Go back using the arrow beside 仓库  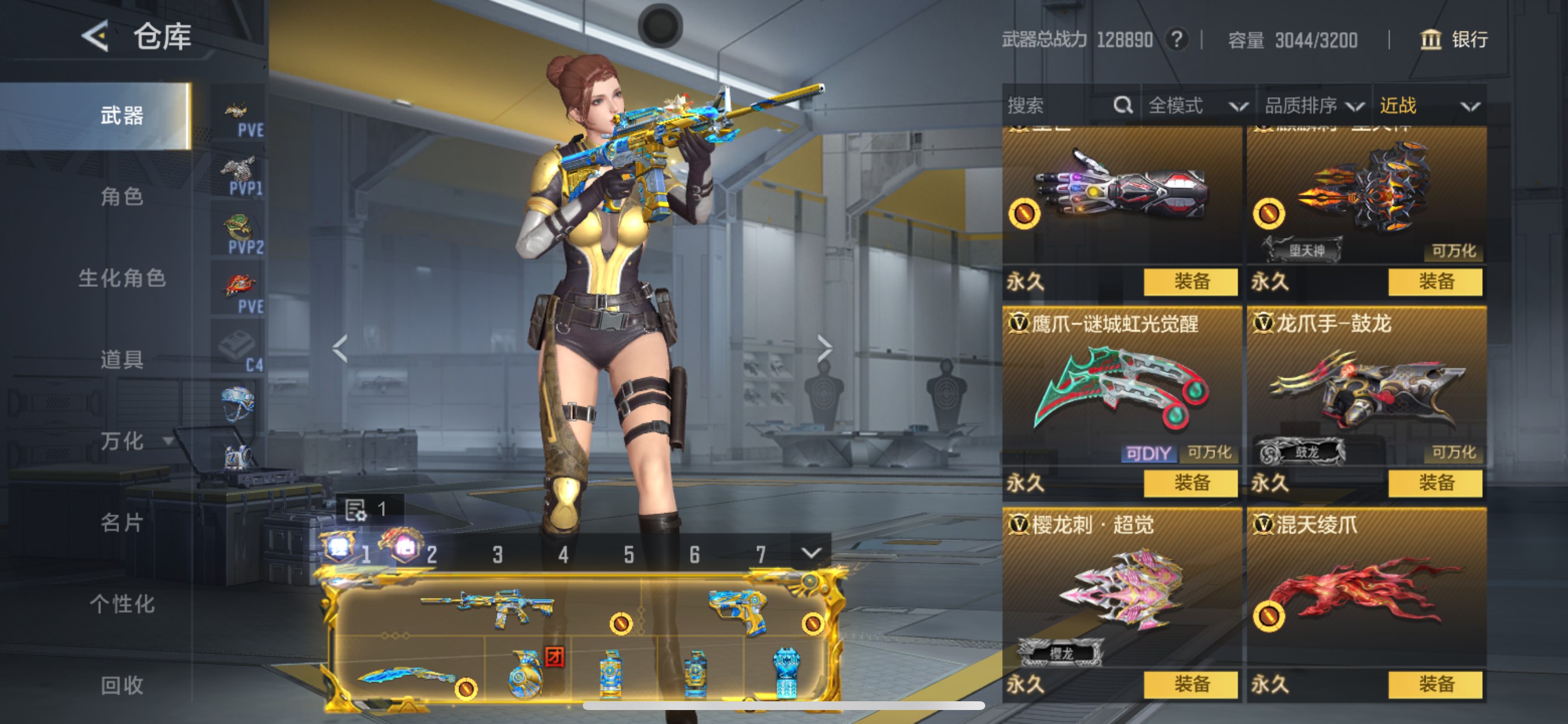coord(96,37)
